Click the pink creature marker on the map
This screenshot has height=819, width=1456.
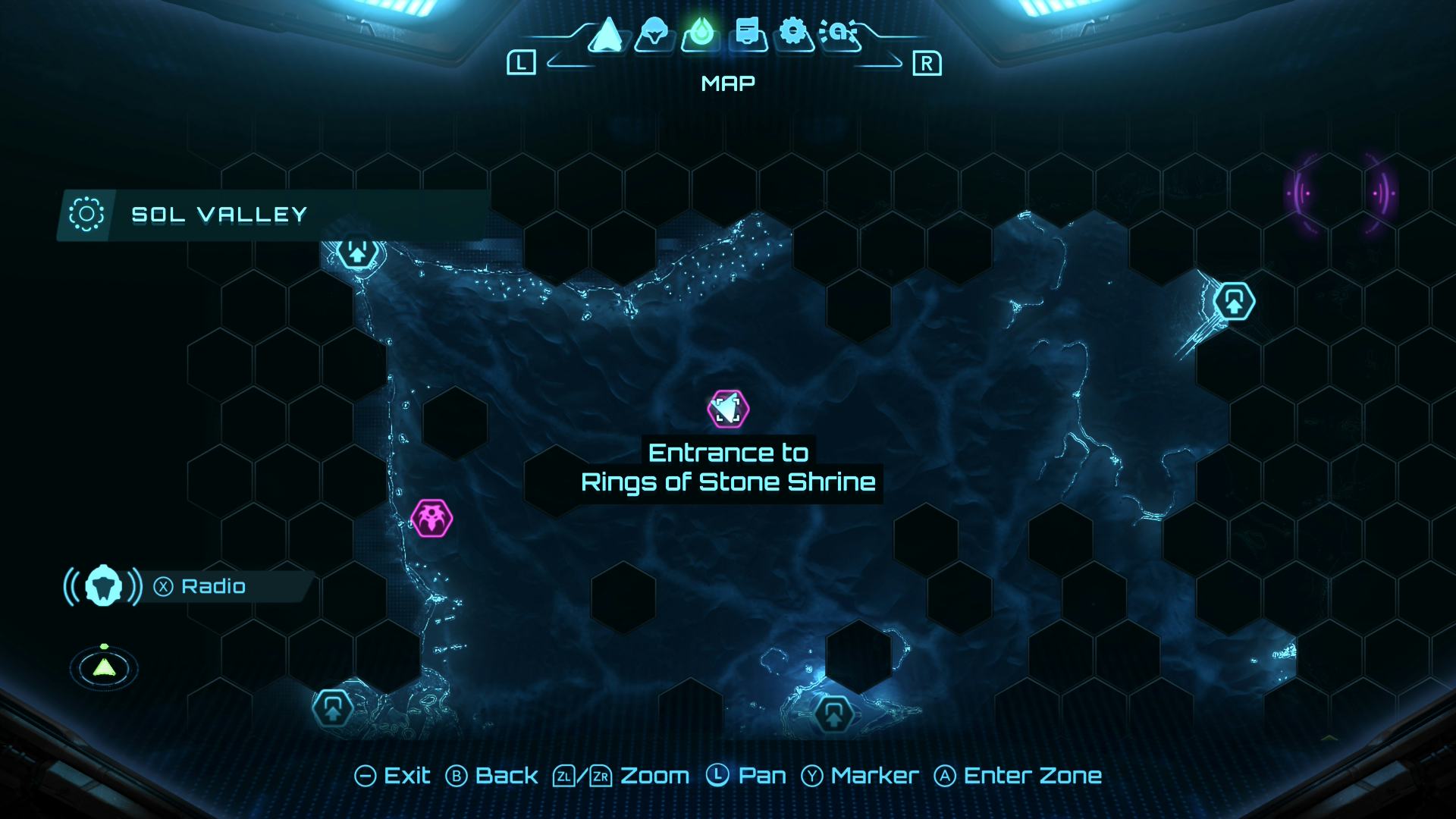(x=431, y=519)
